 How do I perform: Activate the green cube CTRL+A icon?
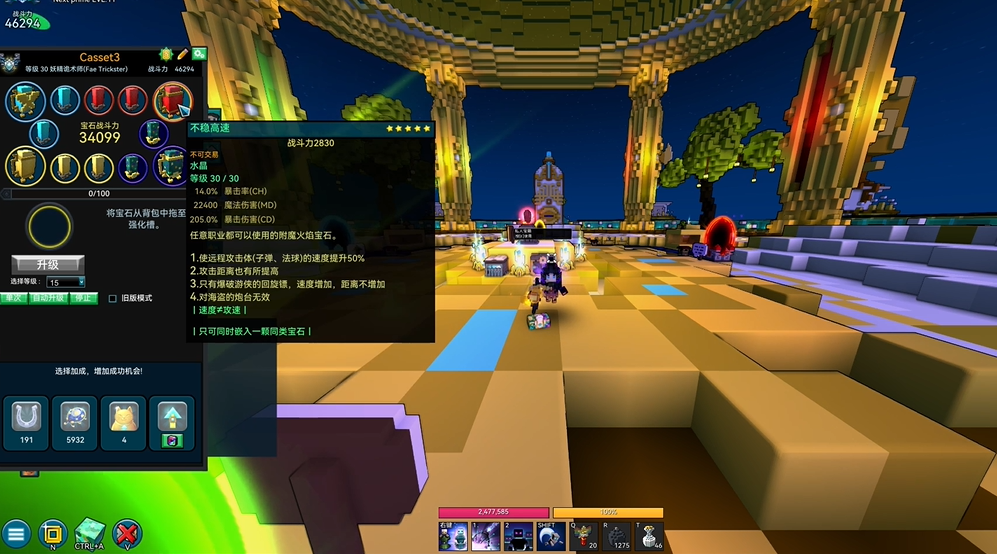pyautogui.click(x=89, y=534)
